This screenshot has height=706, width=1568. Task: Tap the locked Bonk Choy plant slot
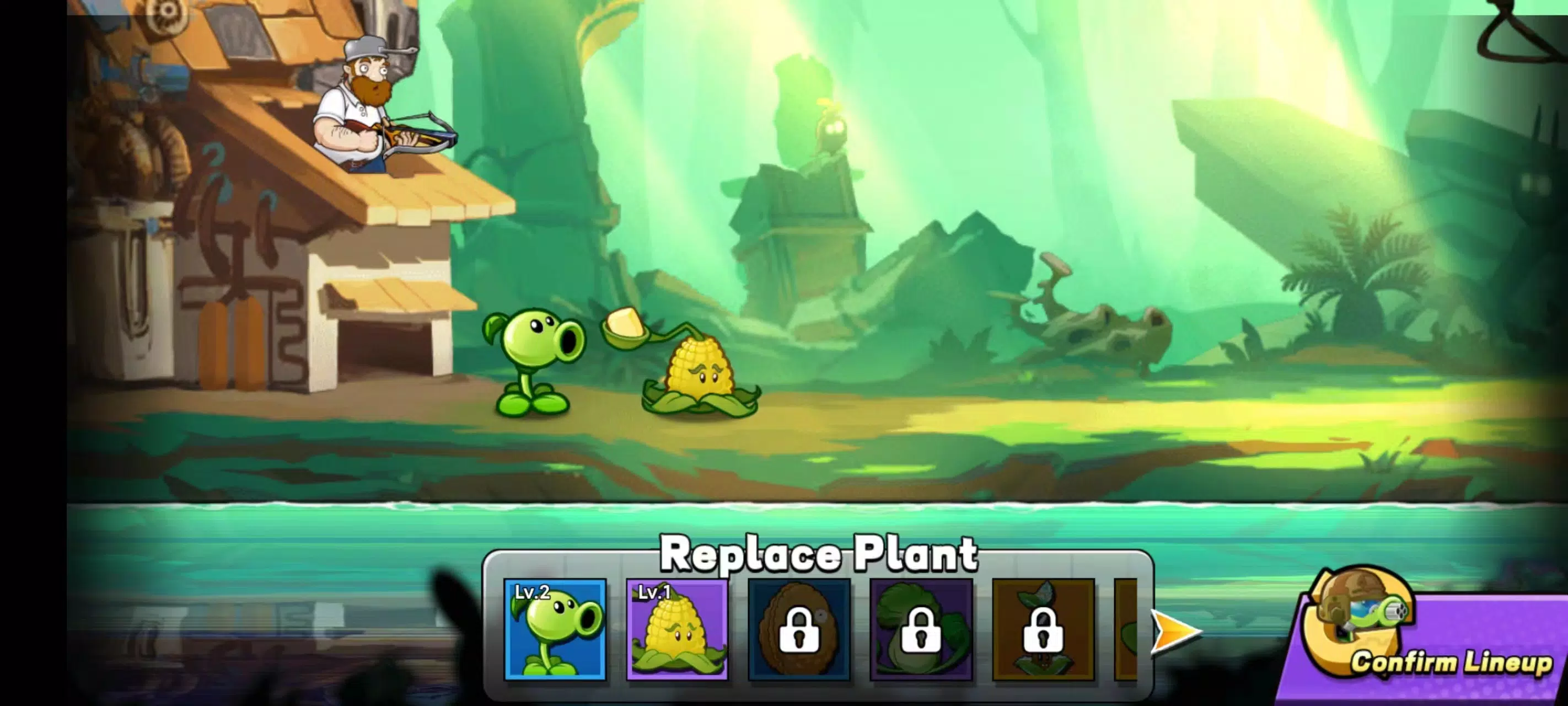1043,638
